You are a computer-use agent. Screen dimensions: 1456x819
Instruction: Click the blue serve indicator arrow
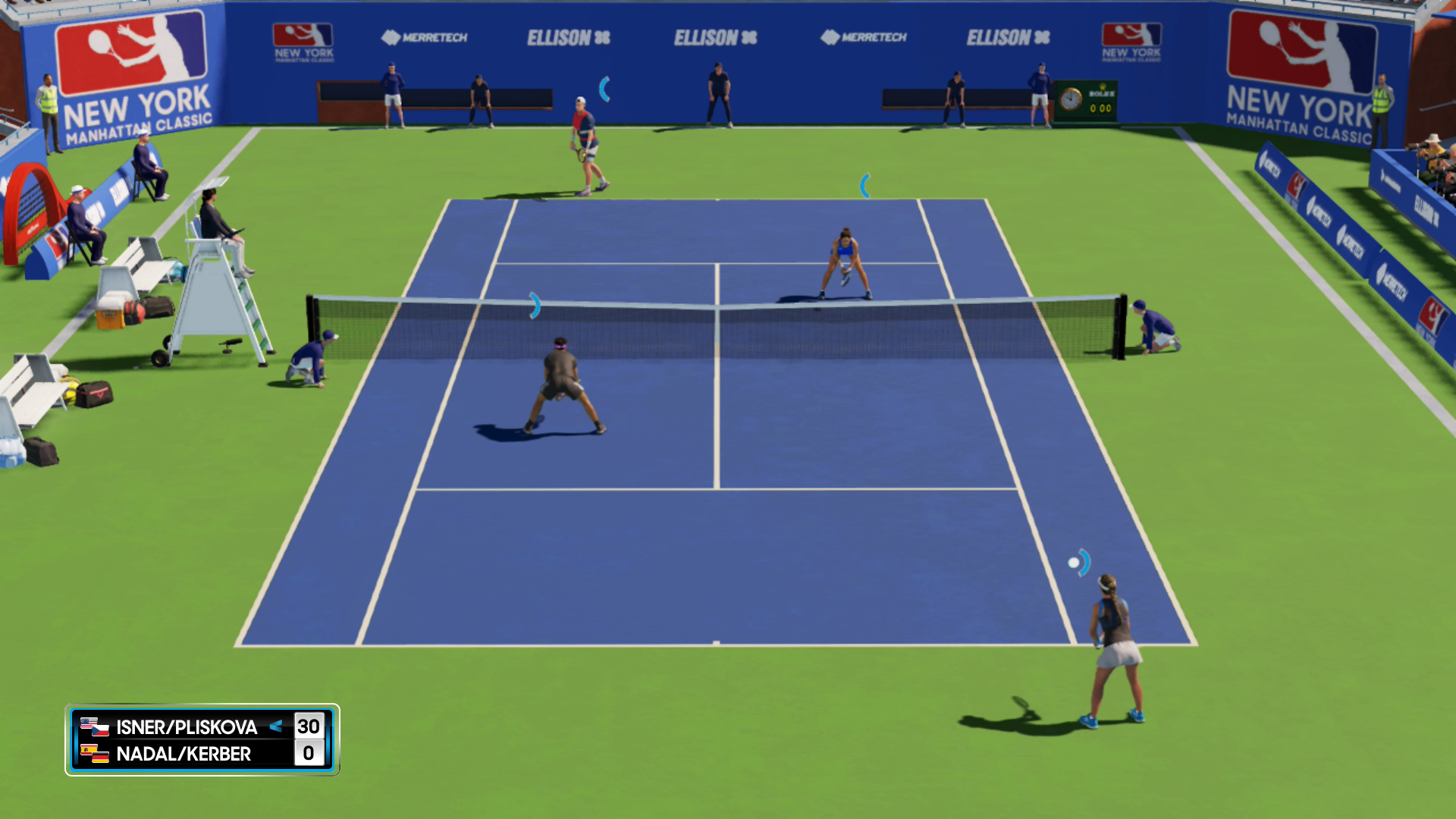coord(276,726)
